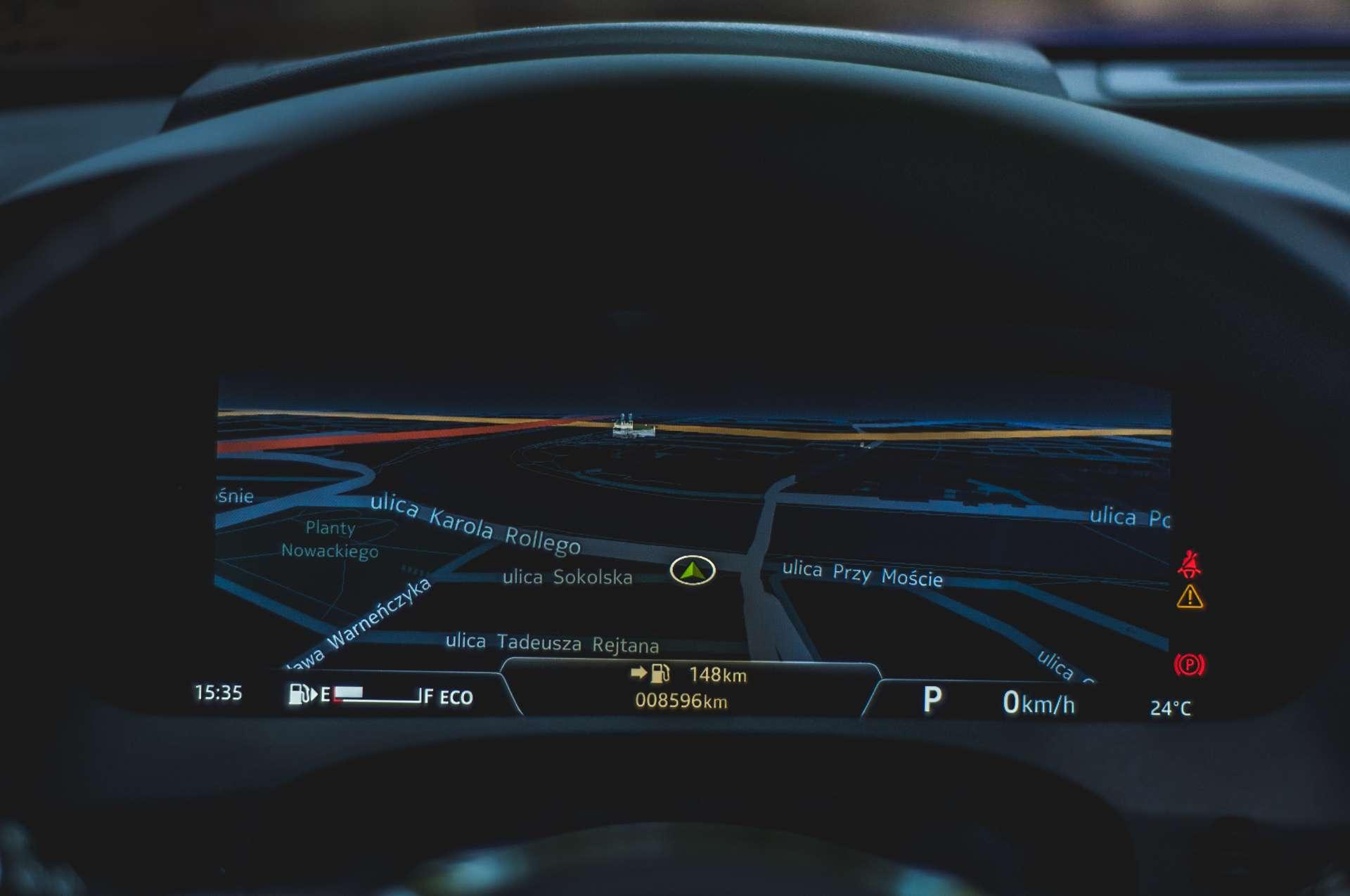The width and height of the screenshot is (1350, 896).
Task: Click the red parking brake indicator
Action: click(1189, 664)
